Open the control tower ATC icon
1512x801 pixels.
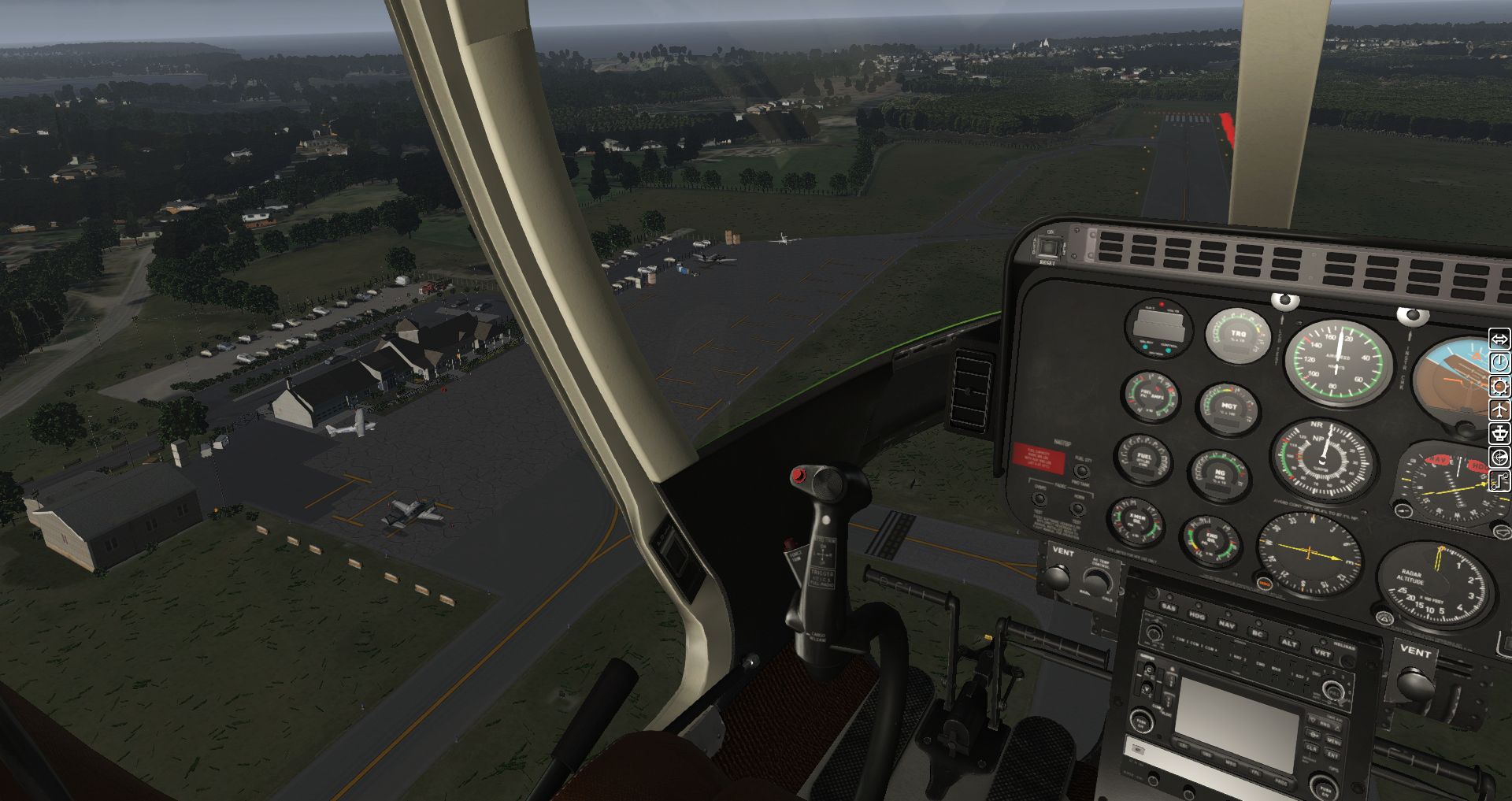coord(1499,433)
